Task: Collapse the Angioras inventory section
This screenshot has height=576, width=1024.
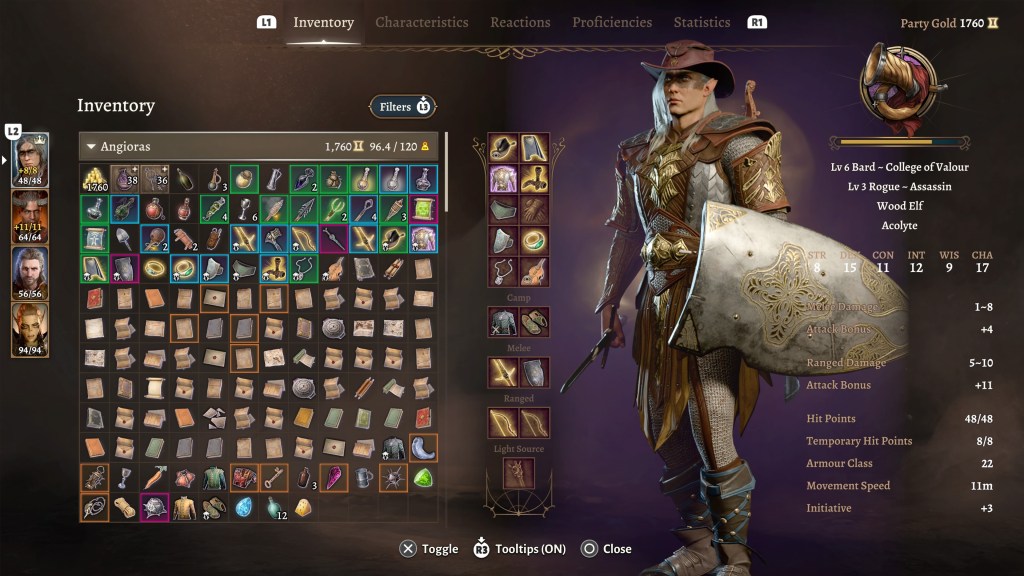Action: click(x=91, y=147)
